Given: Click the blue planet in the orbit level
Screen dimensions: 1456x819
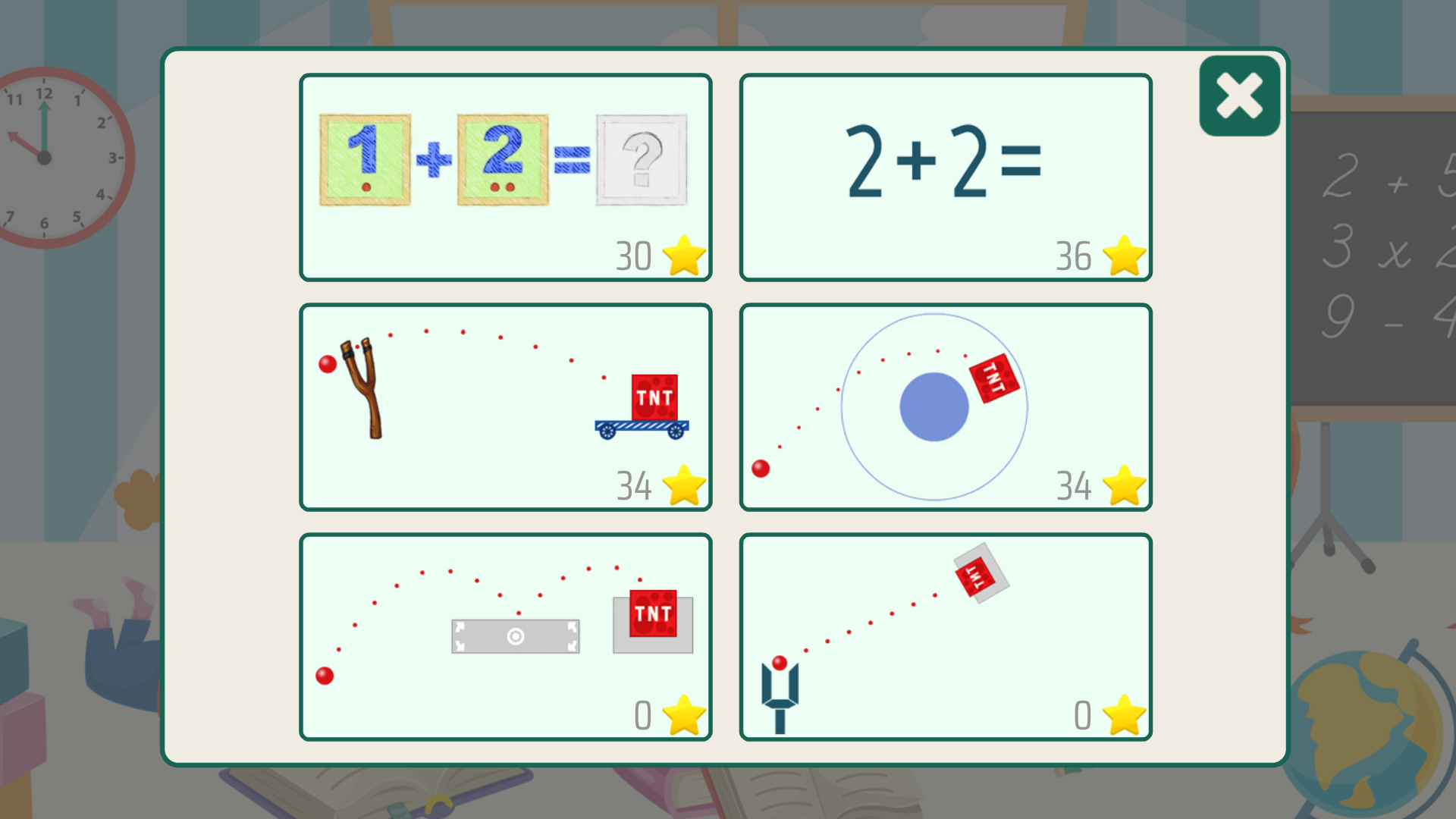Looking at the screenshot, I should [934, 406].
